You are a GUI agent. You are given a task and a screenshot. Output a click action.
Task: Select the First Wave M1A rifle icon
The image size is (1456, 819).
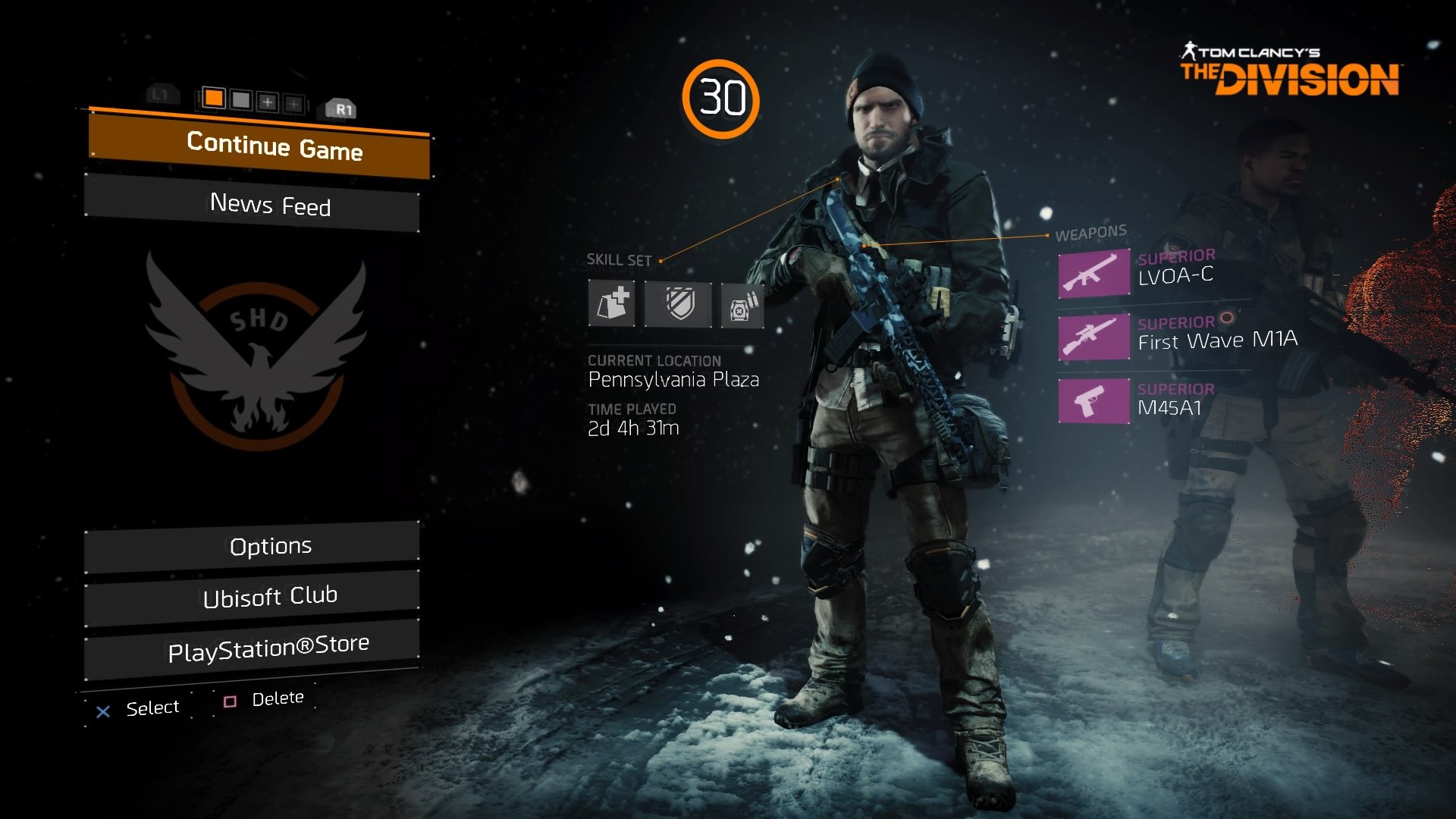point(1094,336)
